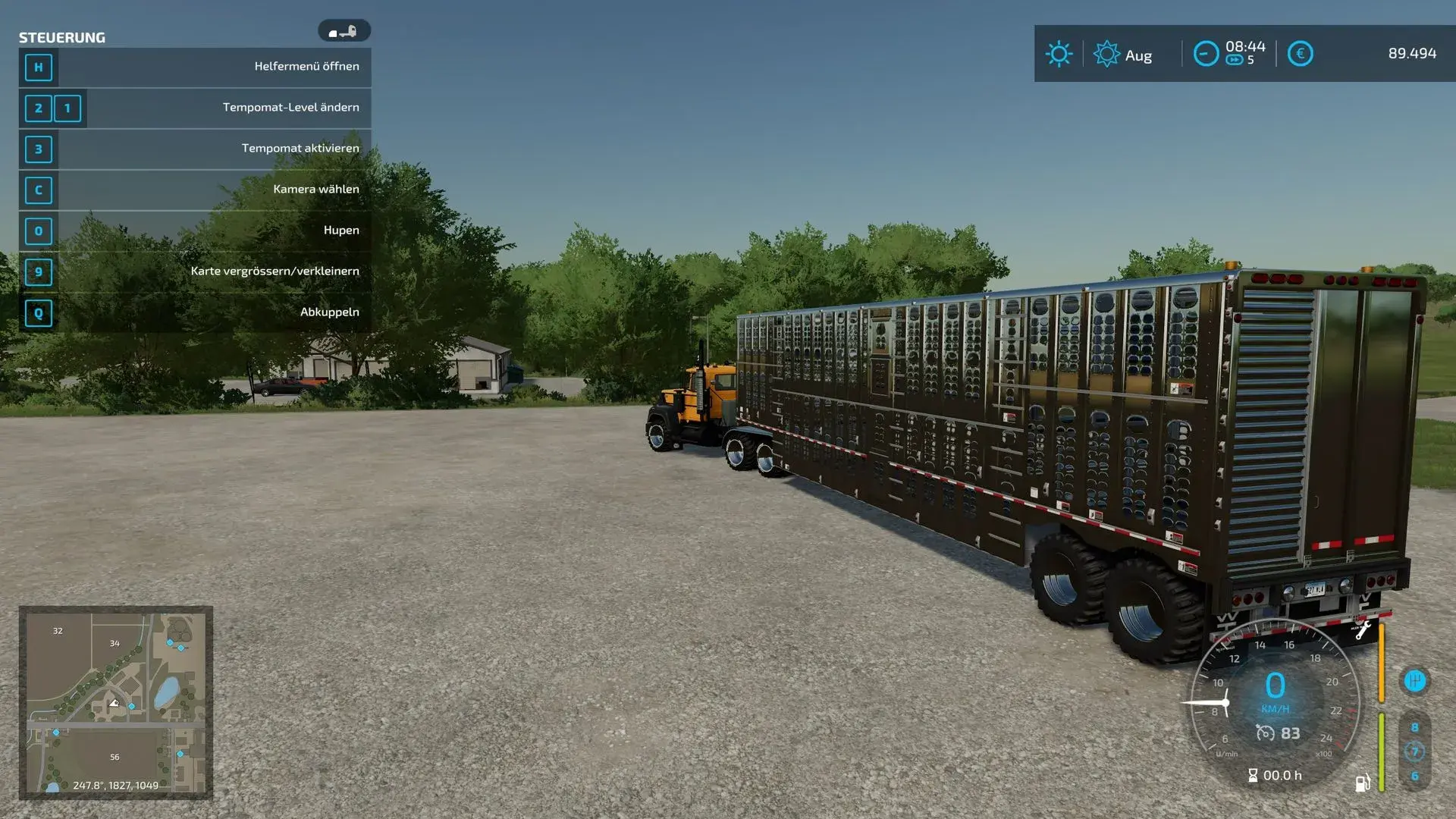Click the truck and trailer vehicle icon
The image size is (1456, 819).
pos(344,31)
